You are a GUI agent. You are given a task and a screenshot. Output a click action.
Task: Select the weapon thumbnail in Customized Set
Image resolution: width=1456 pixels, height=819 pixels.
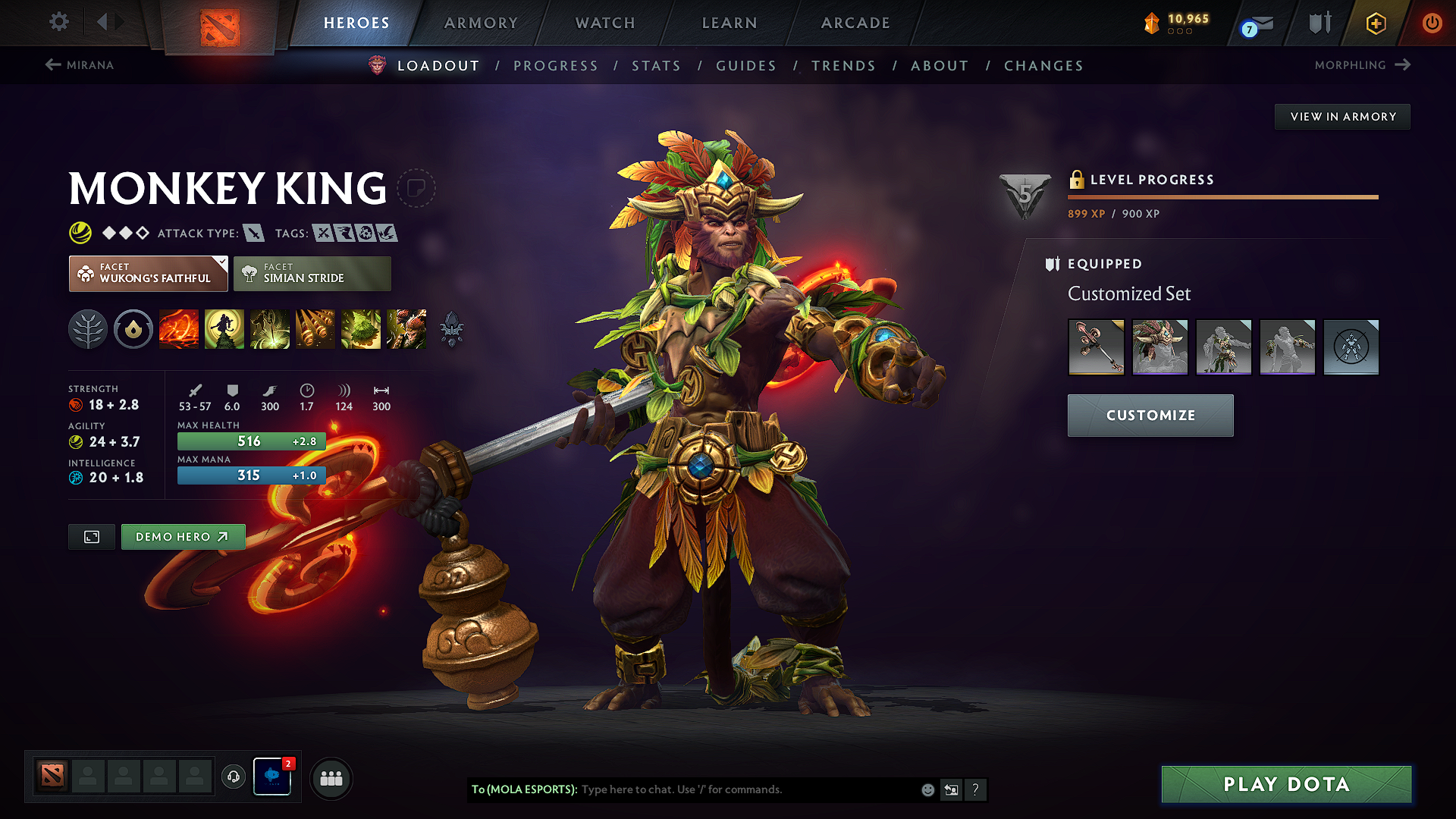click(1095, 347)
